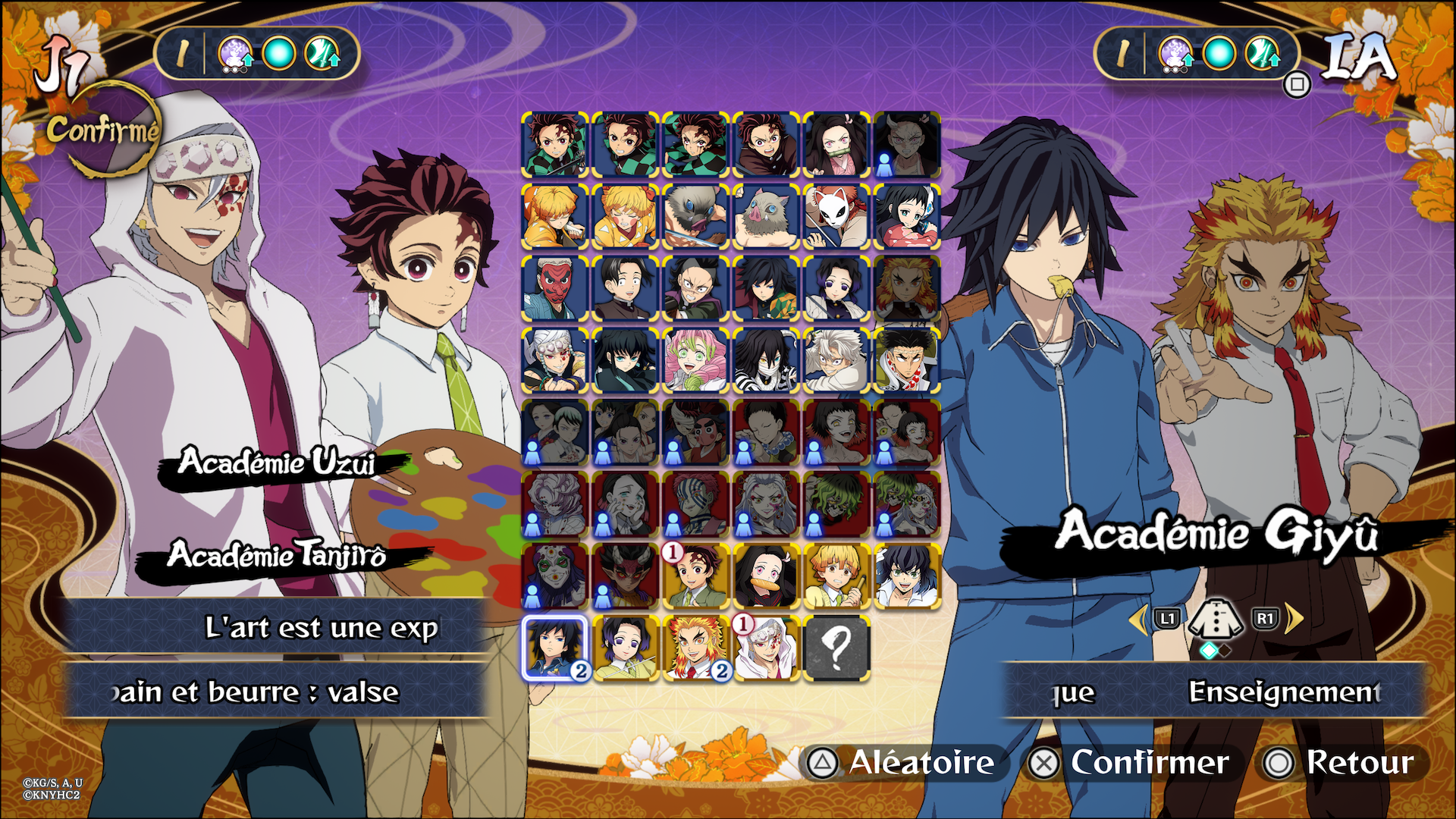Choose Makomo with the flower hair ornament
The image size is (1456, 819).
tap(906, 217)
